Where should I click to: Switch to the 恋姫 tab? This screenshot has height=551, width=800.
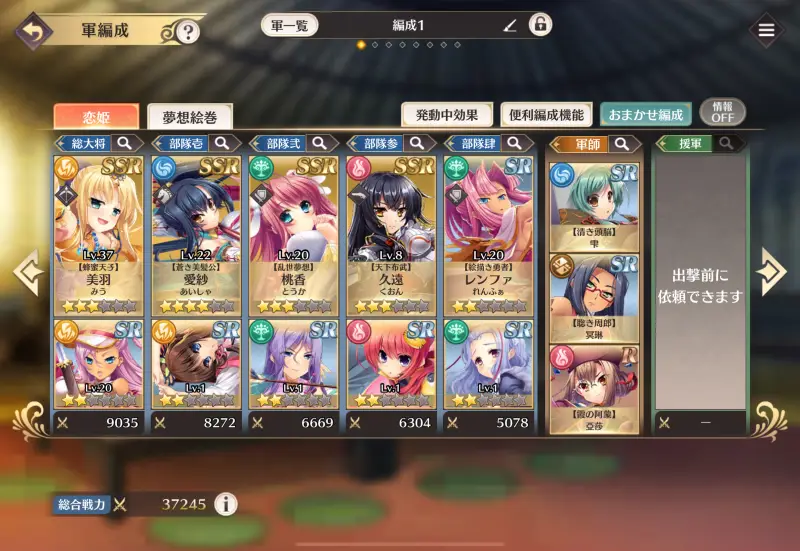[96, 116]
